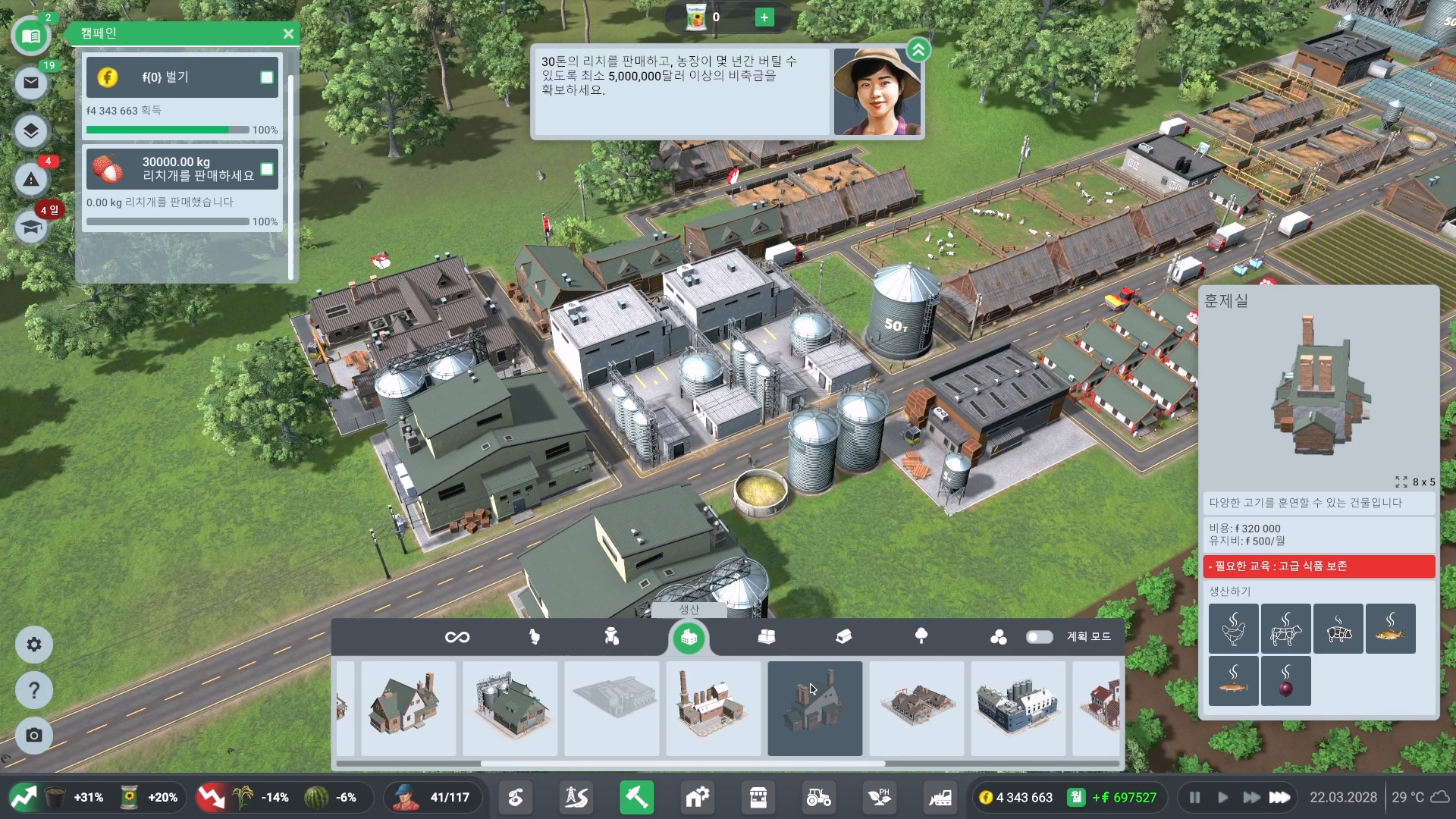
Task: Set game to fastest speed
Action: (x=1280, y=798)
